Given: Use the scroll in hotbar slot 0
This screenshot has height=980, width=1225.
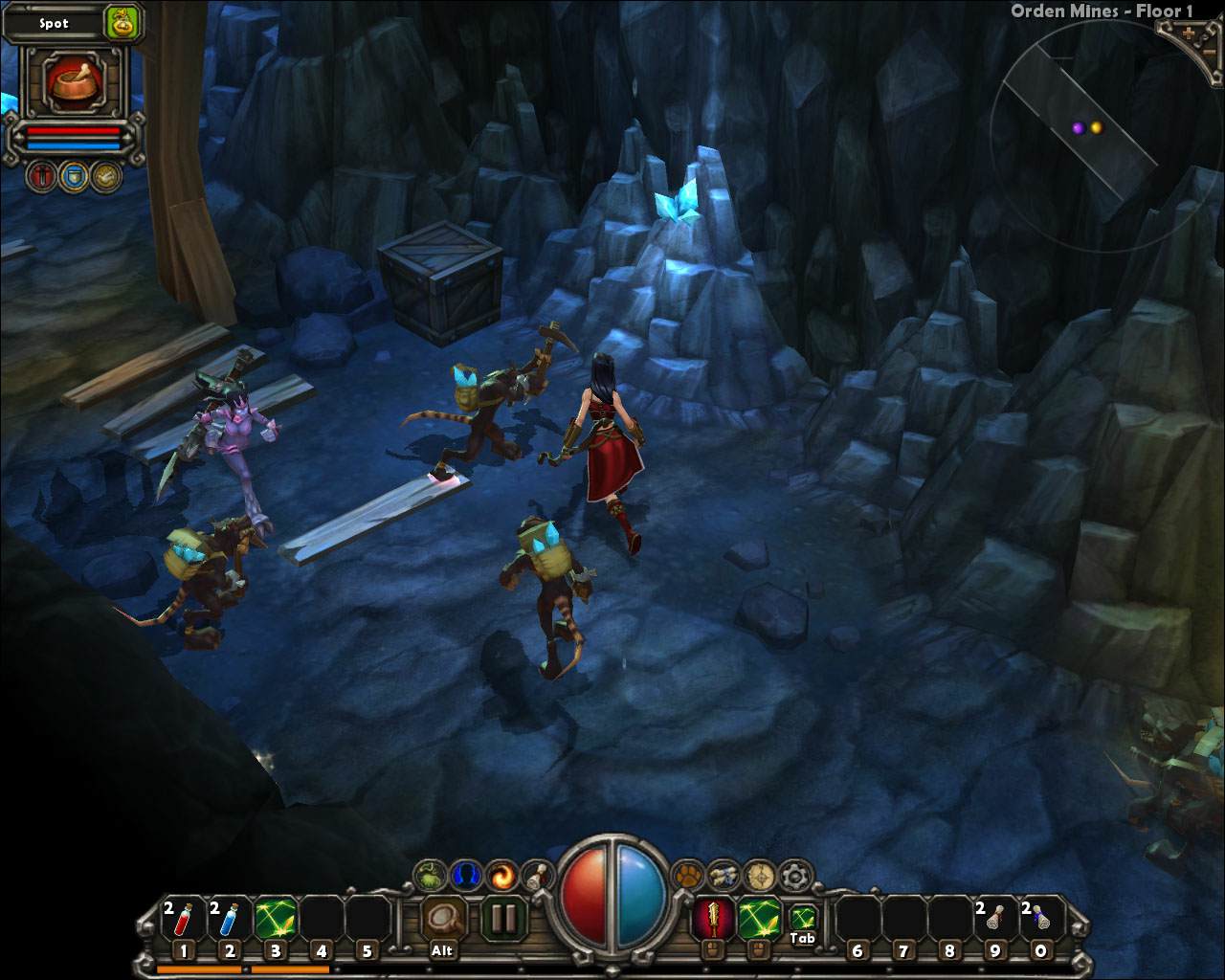Looking at the screenshot, I should [x=1040, y=921].
